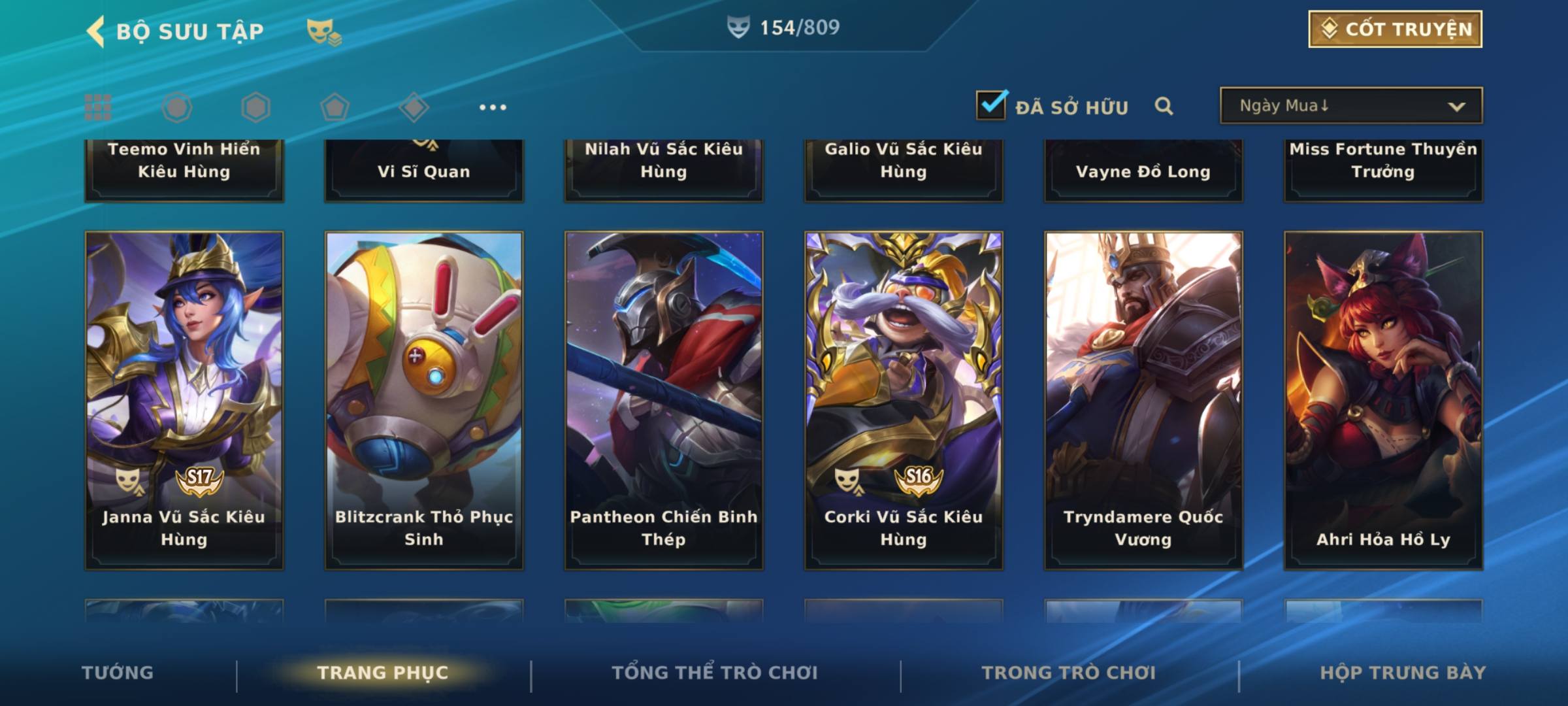Choose Janna Vũ Sắc Kiêu Hùng skin

[x=184, y=400]
